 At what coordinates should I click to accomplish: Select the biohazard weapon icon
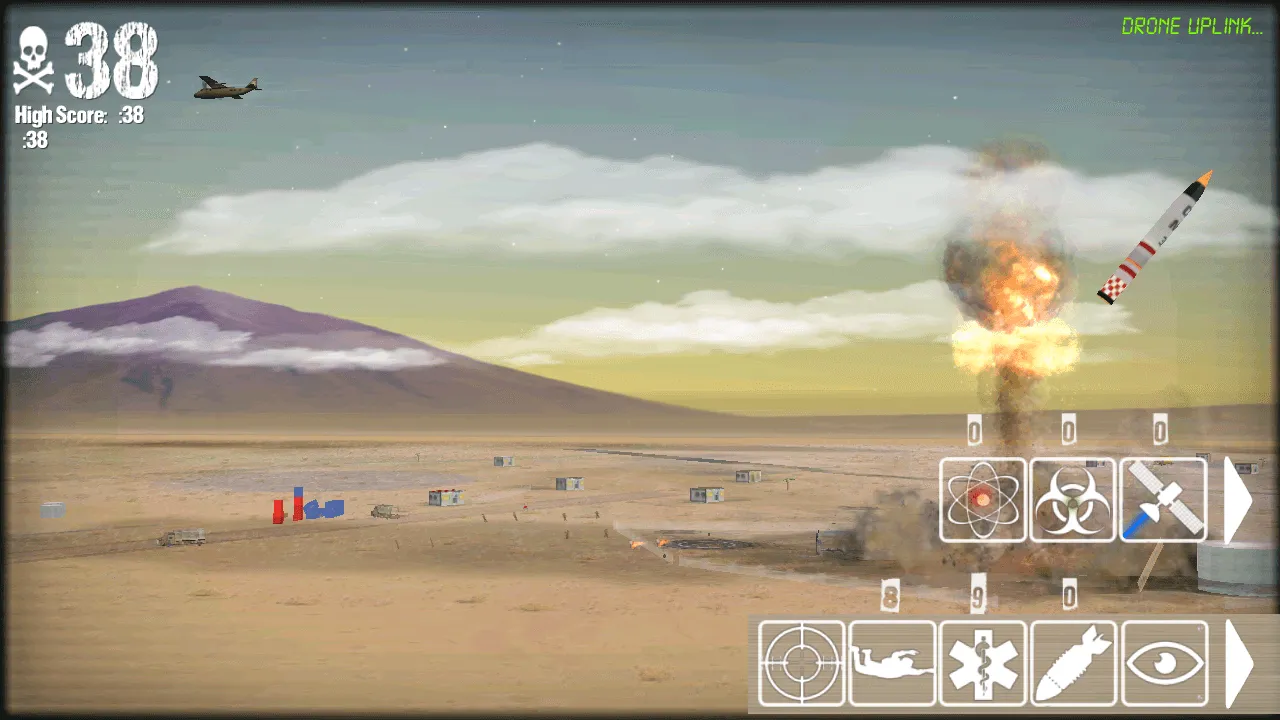pos(1072,501)
